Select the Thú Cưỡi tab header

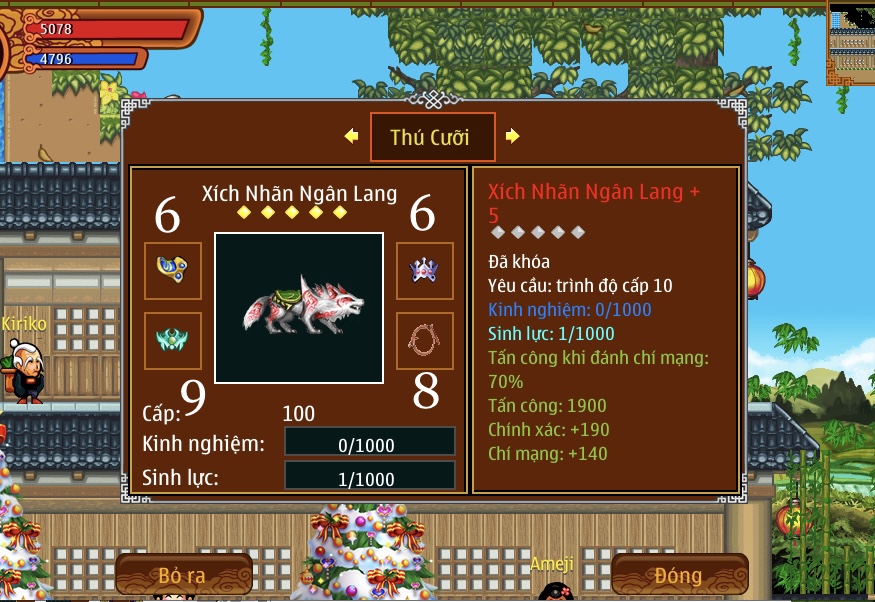click(432, 137)
